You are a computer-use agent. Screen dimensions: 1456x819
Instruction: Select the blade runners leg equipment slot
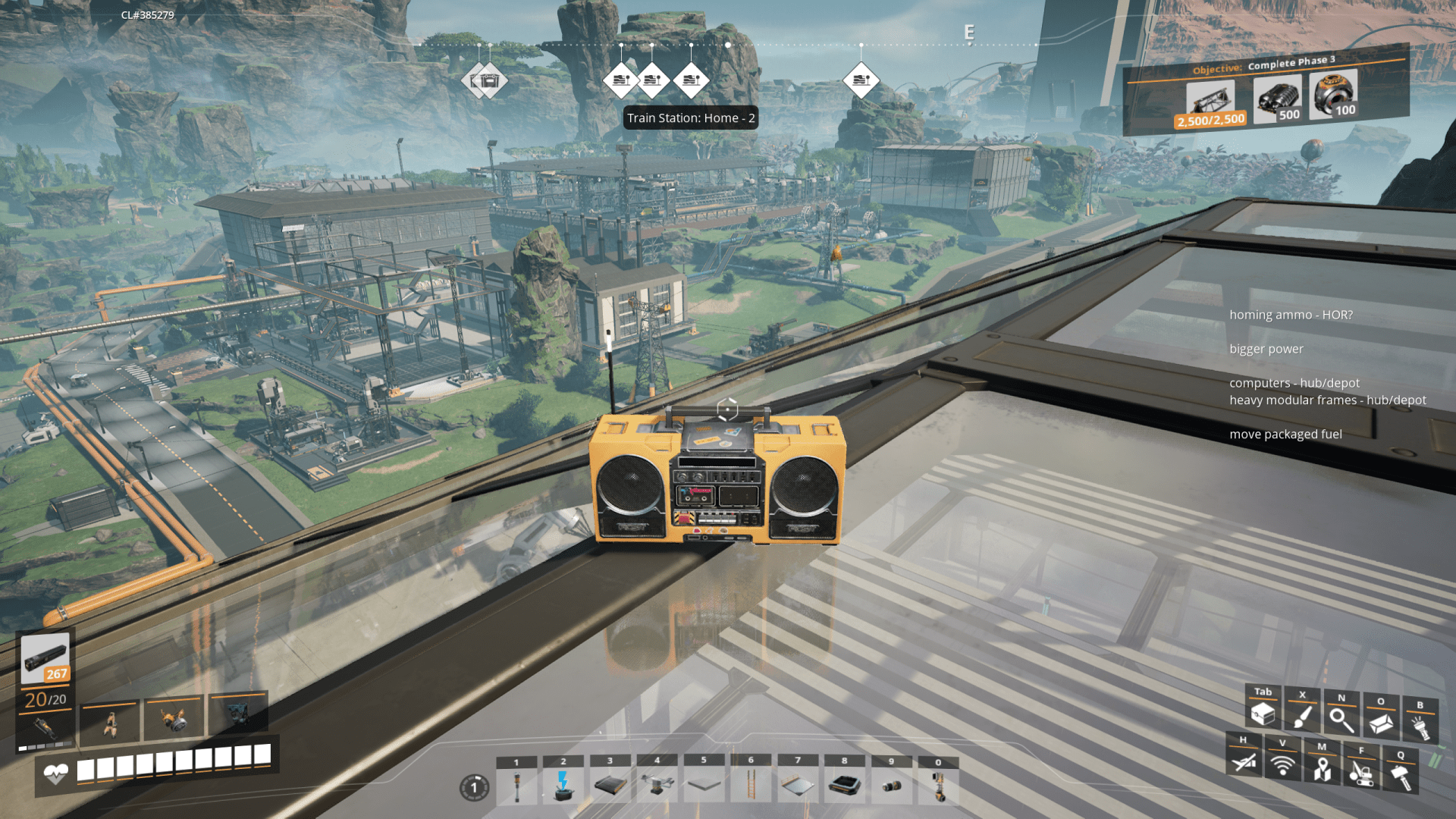coord(111,722)
